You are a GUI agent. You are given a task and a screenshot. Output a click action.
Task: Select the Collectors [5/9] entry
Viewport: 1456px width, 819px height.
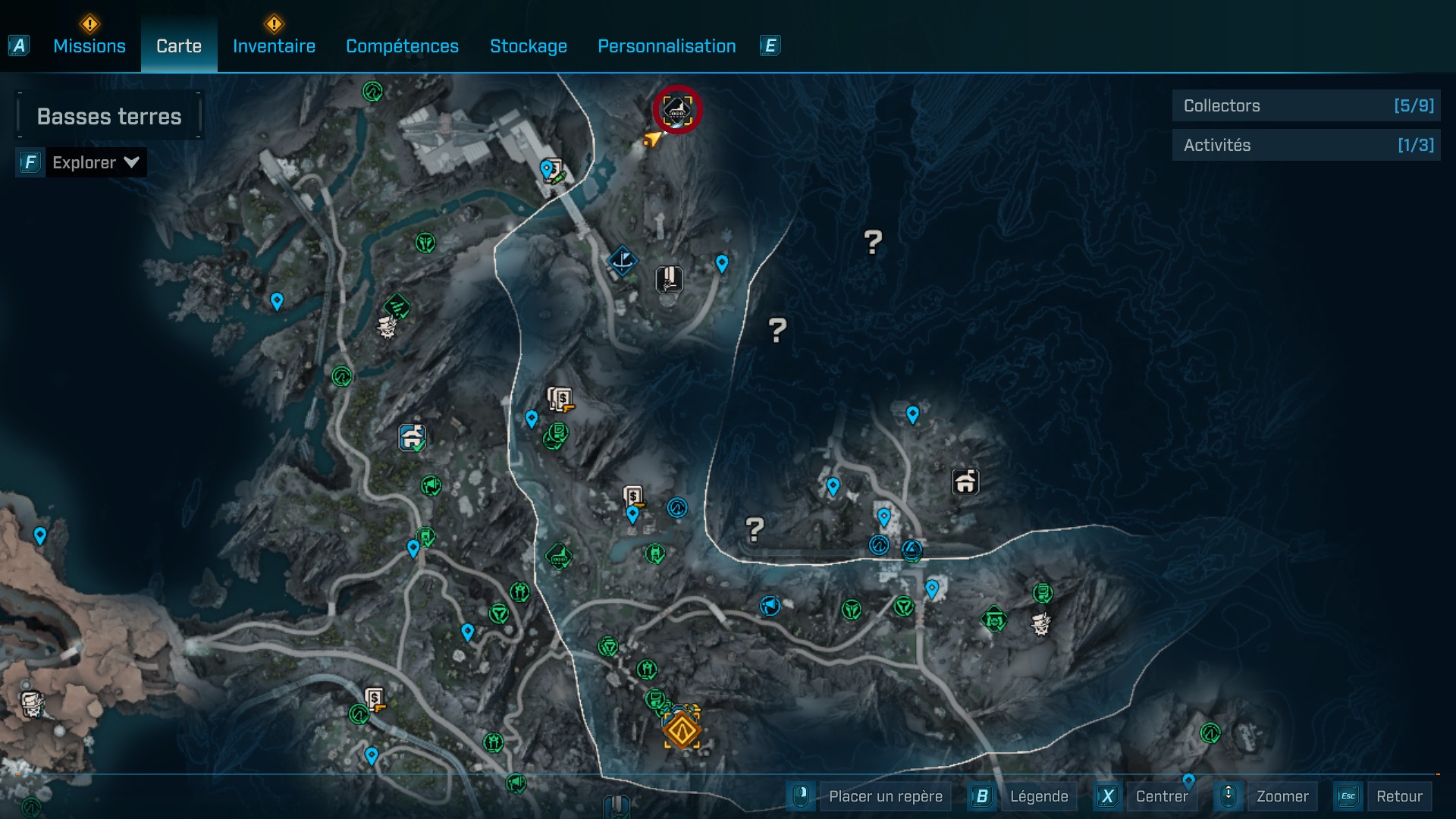1306,105
